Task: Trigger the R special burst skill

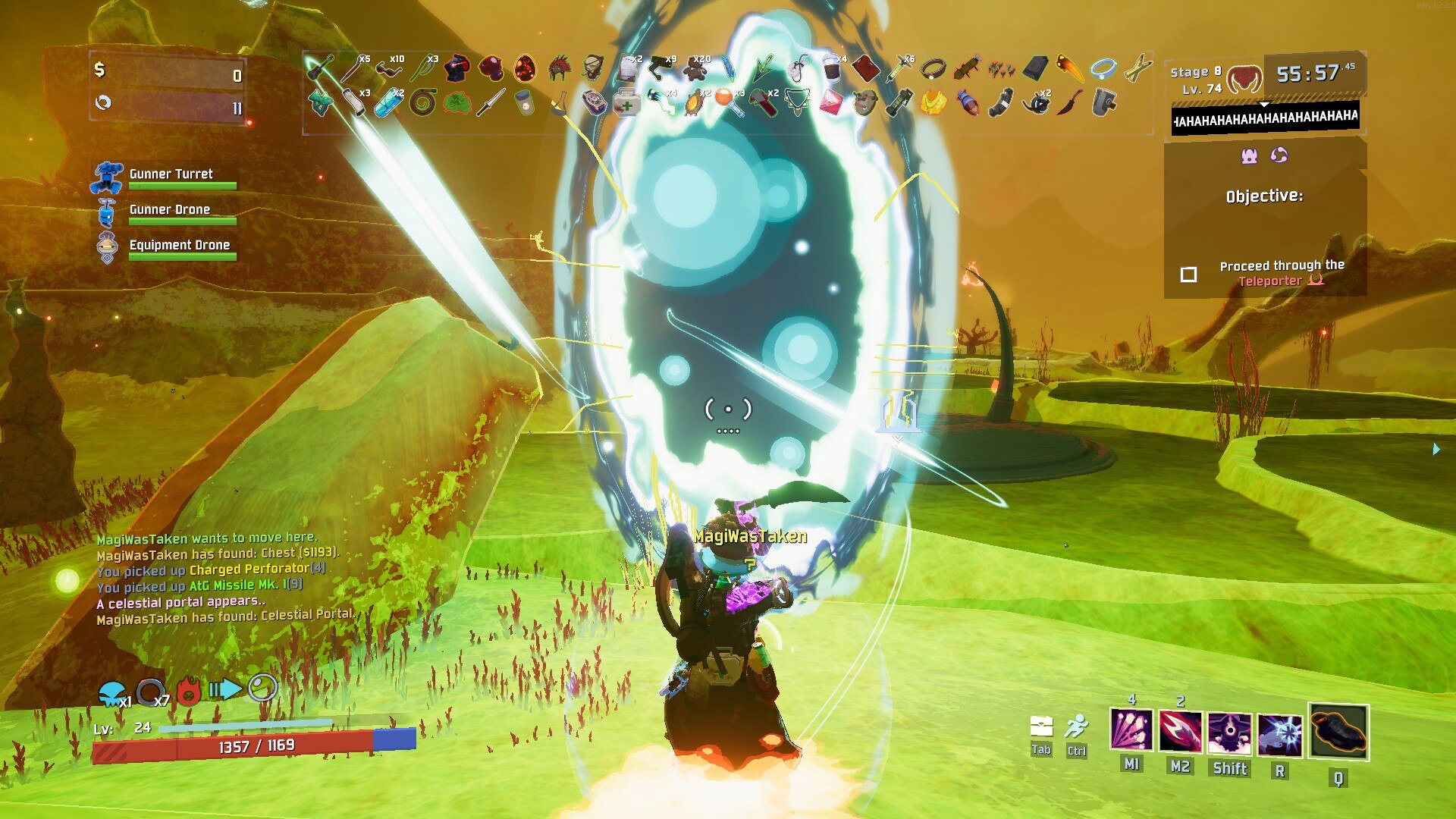Action: pyautogui.click(x=1280, y=735)
